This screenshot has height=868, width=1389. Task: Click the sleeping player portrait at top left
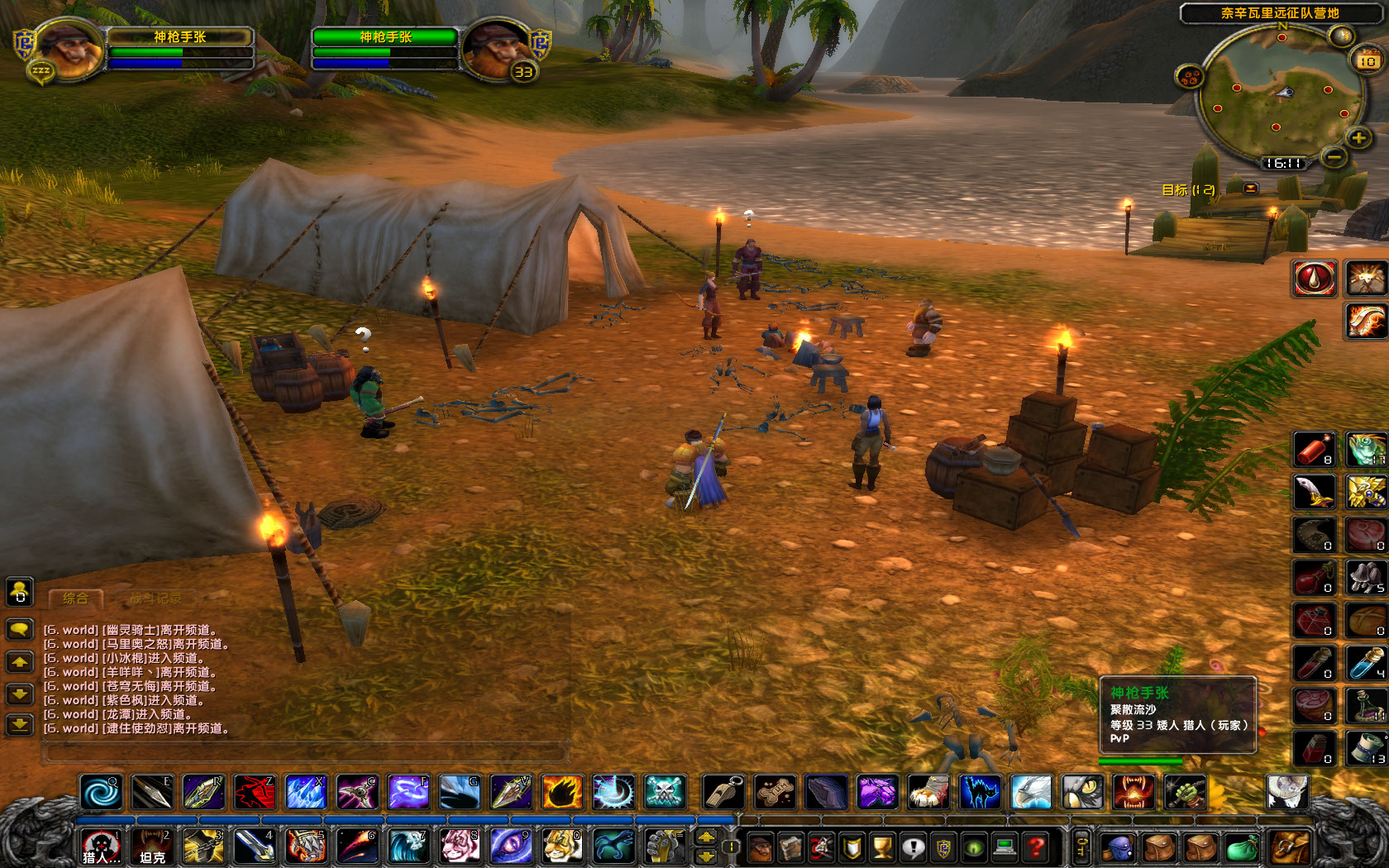(x=70, y=50)
